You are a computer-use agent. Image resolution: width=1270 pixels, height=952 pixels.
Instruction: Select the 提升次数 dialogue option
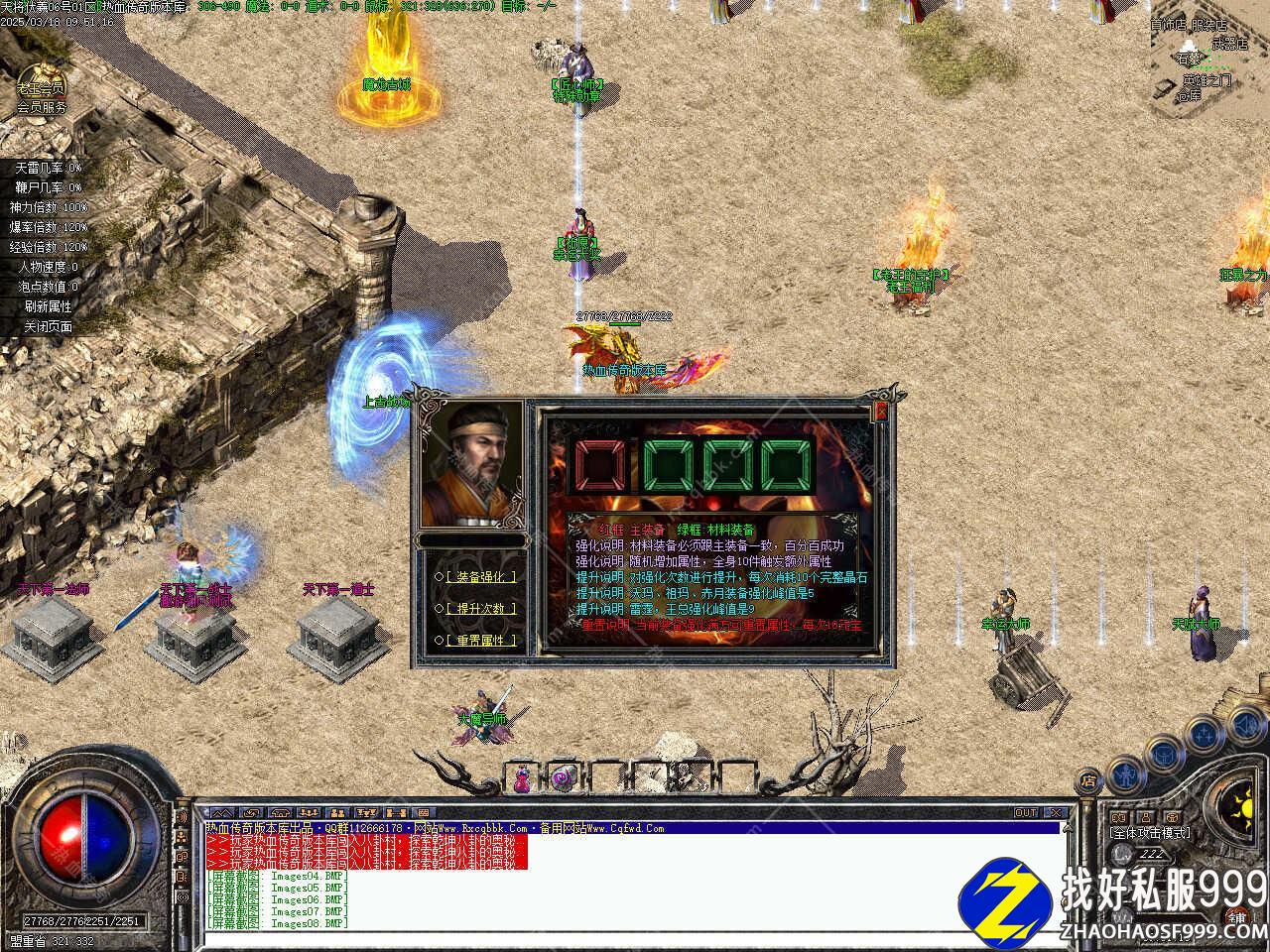(x=481, y=608)
